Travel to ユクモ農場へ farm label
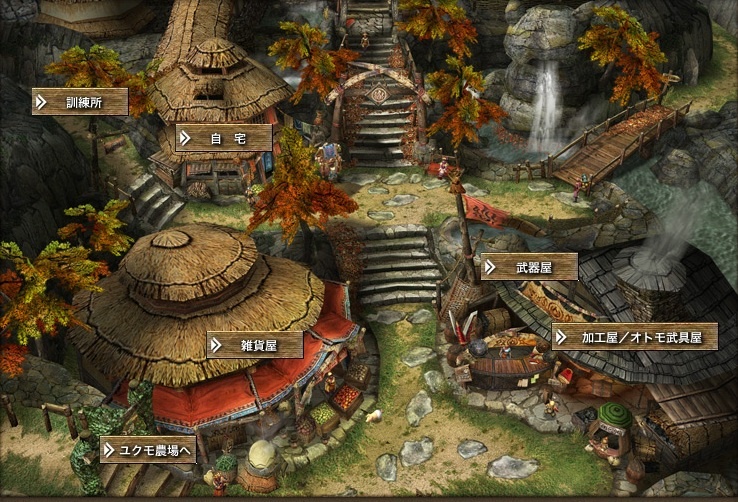 coord(147,450)
